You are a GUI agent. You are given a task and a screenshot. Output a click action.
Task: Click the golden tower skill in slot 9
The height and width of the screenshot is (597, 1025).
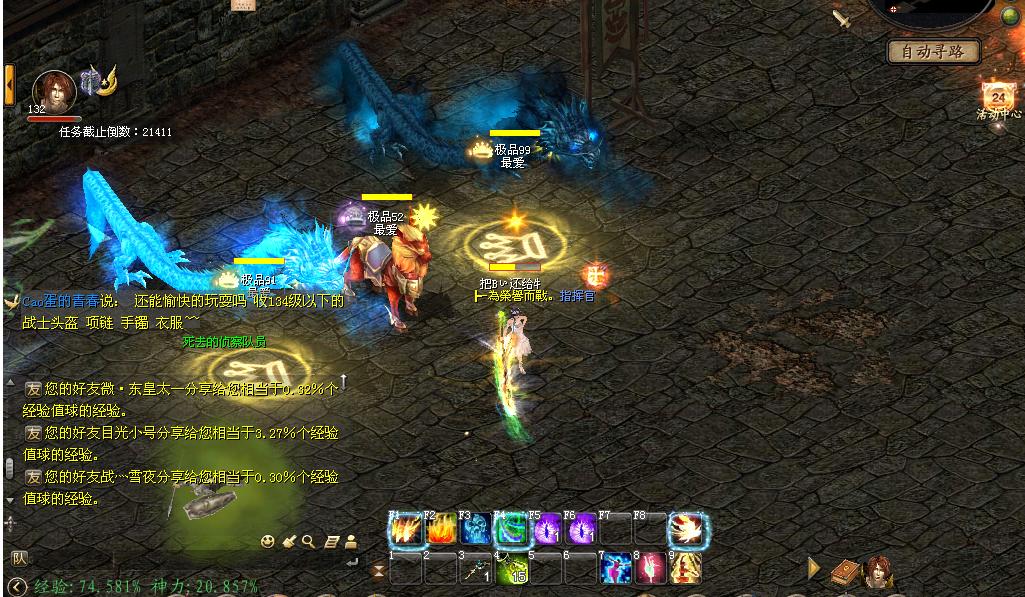686,568
